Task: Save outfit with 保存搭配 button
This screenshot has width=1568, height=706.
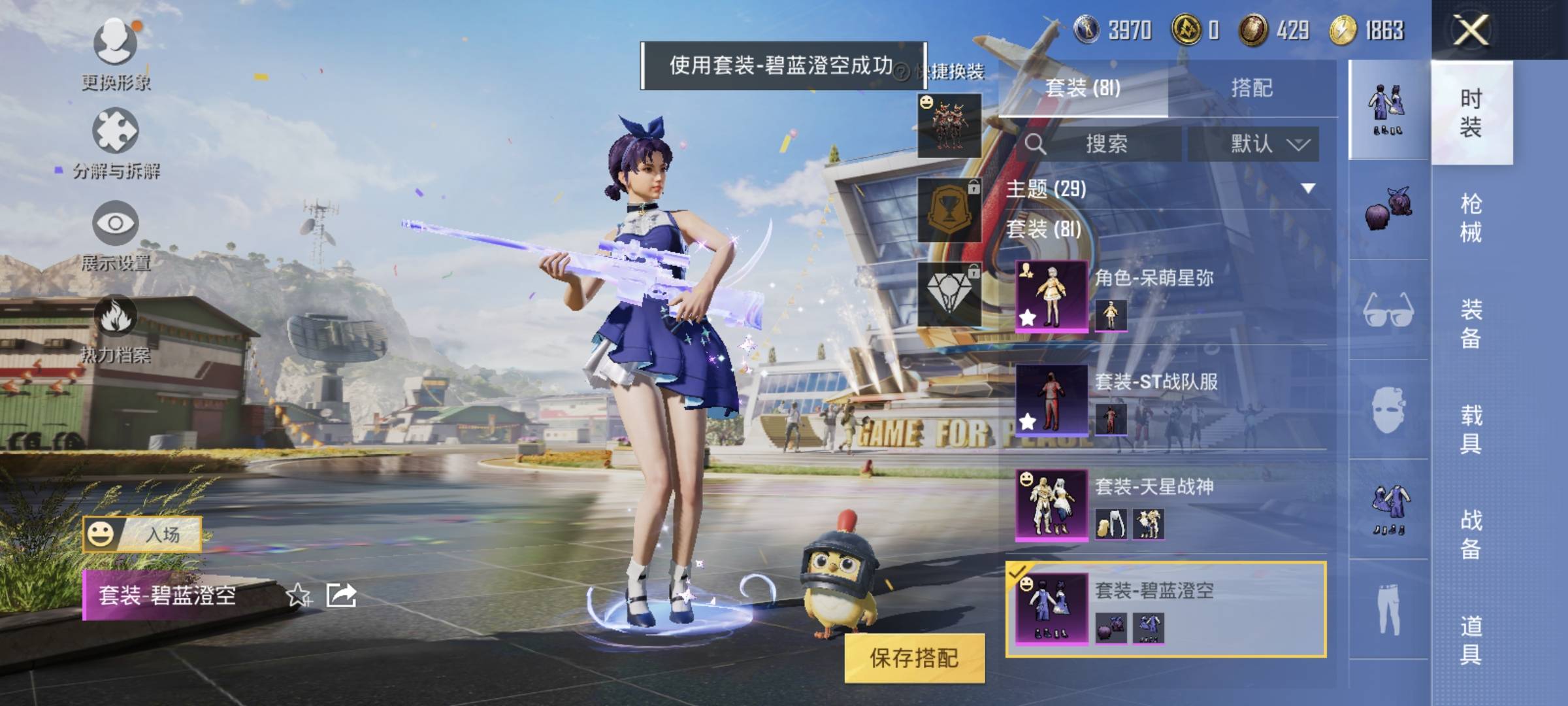Action: pos(914,658)
